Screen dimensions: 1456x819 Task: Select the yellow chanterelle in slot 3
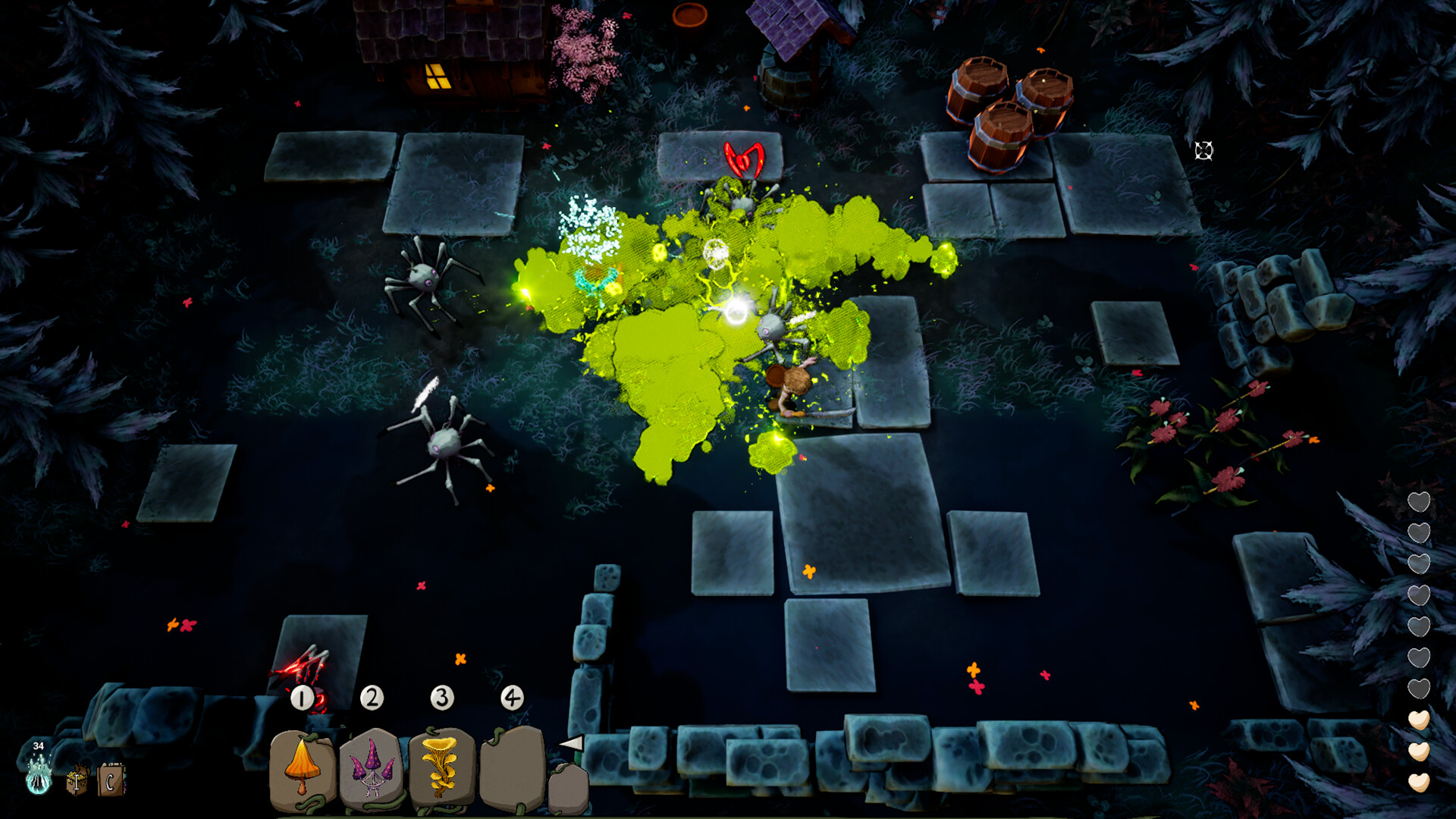click(x=440, y=764)
